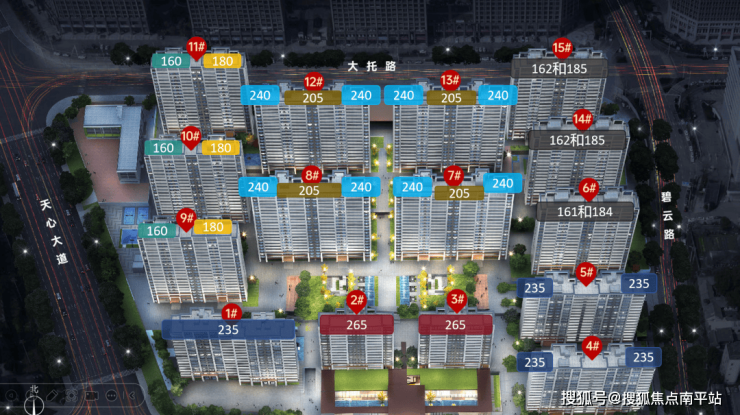Click the 7# building pin
Screen dimensions: 740x415
[x=453, y=175]
